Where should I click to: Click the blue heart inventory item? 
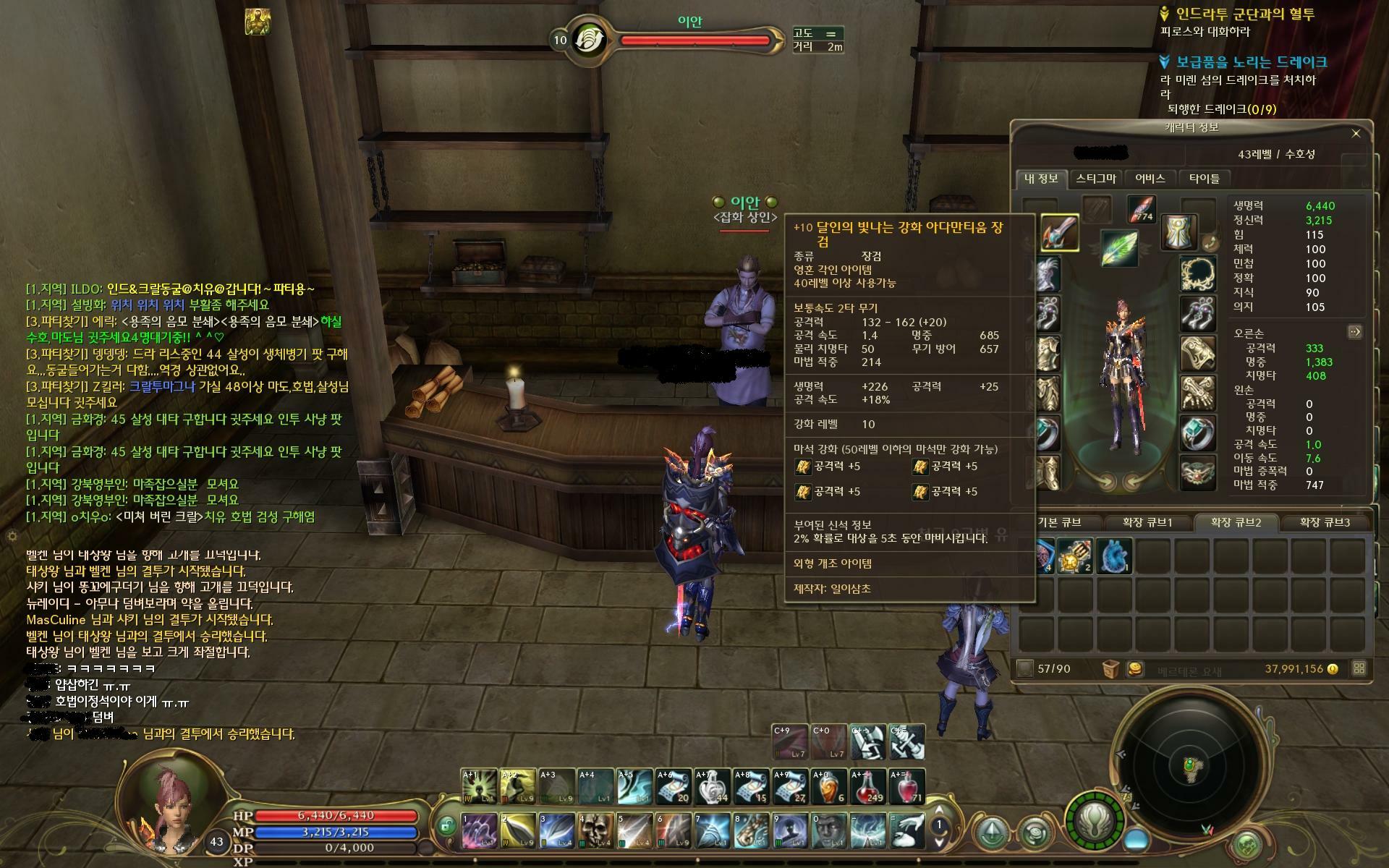coord(1115,556)
